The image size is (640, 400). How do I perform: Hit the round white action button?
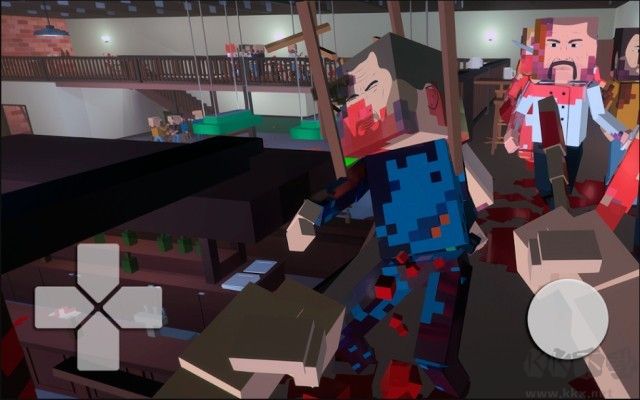[x=567, y=317]
